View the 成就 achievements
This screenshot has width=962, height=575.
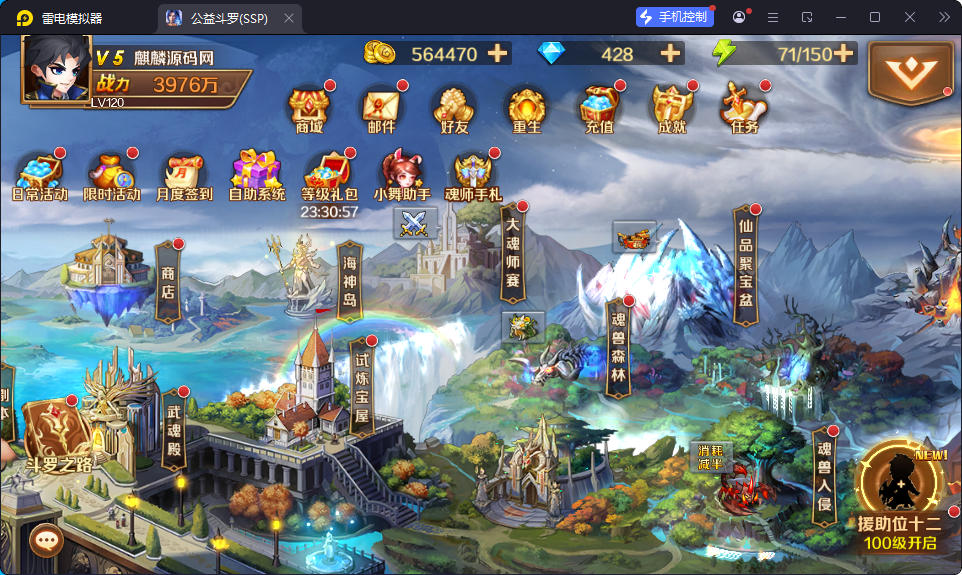click(672, 109)
